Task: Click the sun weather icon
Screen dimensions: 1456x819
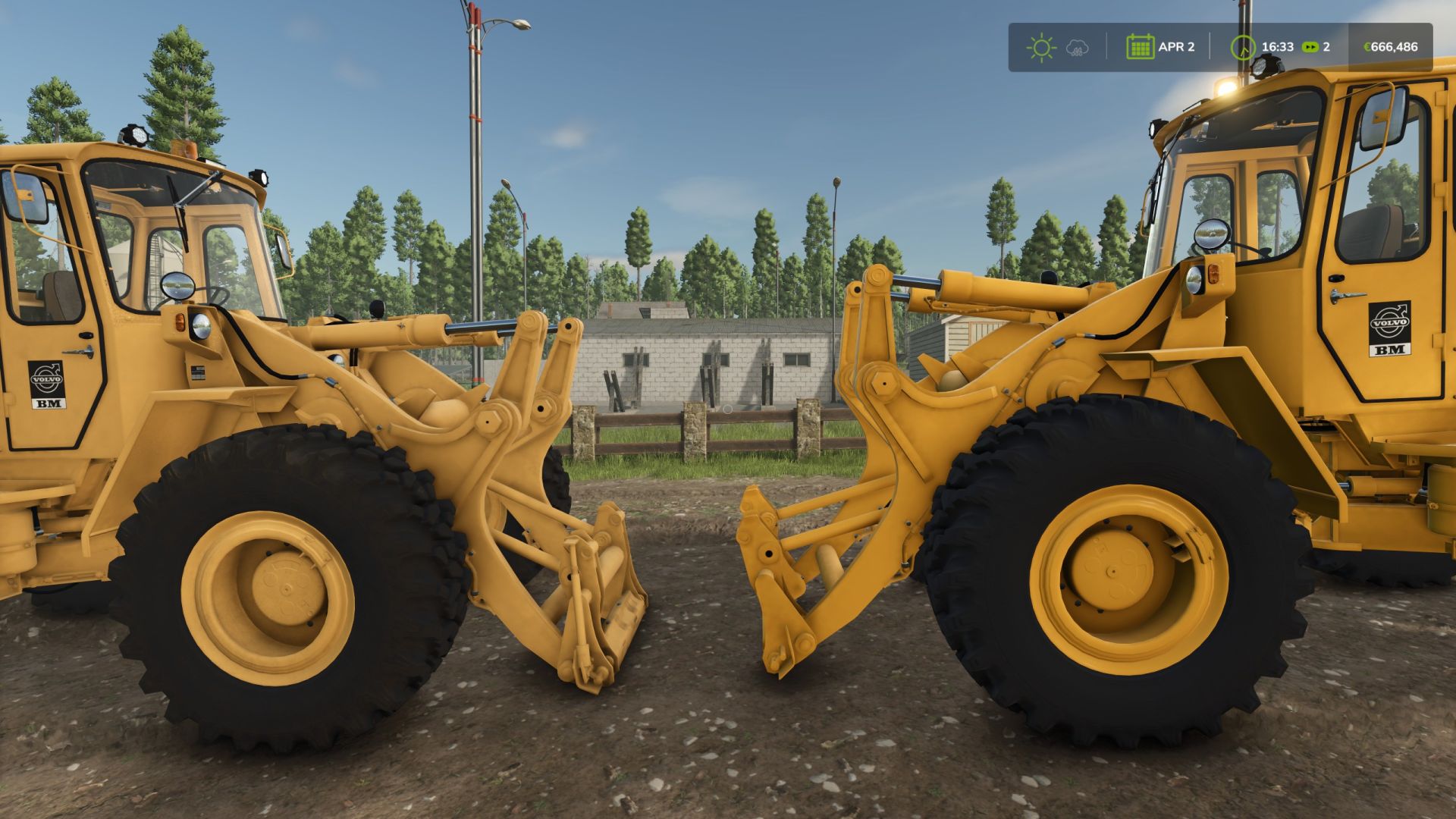Action: 1040,47
